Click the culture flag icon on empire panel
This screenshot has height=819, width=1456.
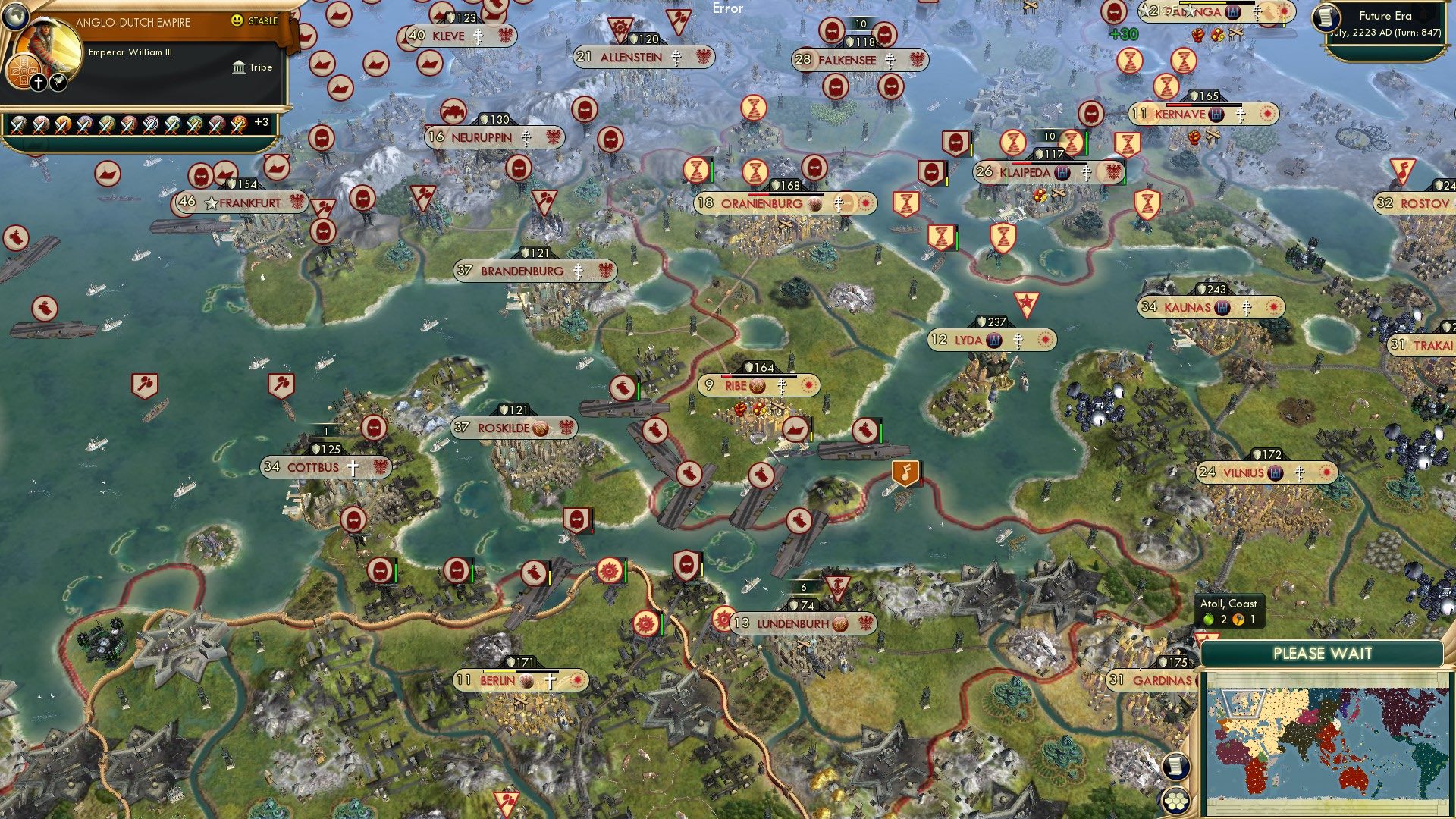[57, 82]
